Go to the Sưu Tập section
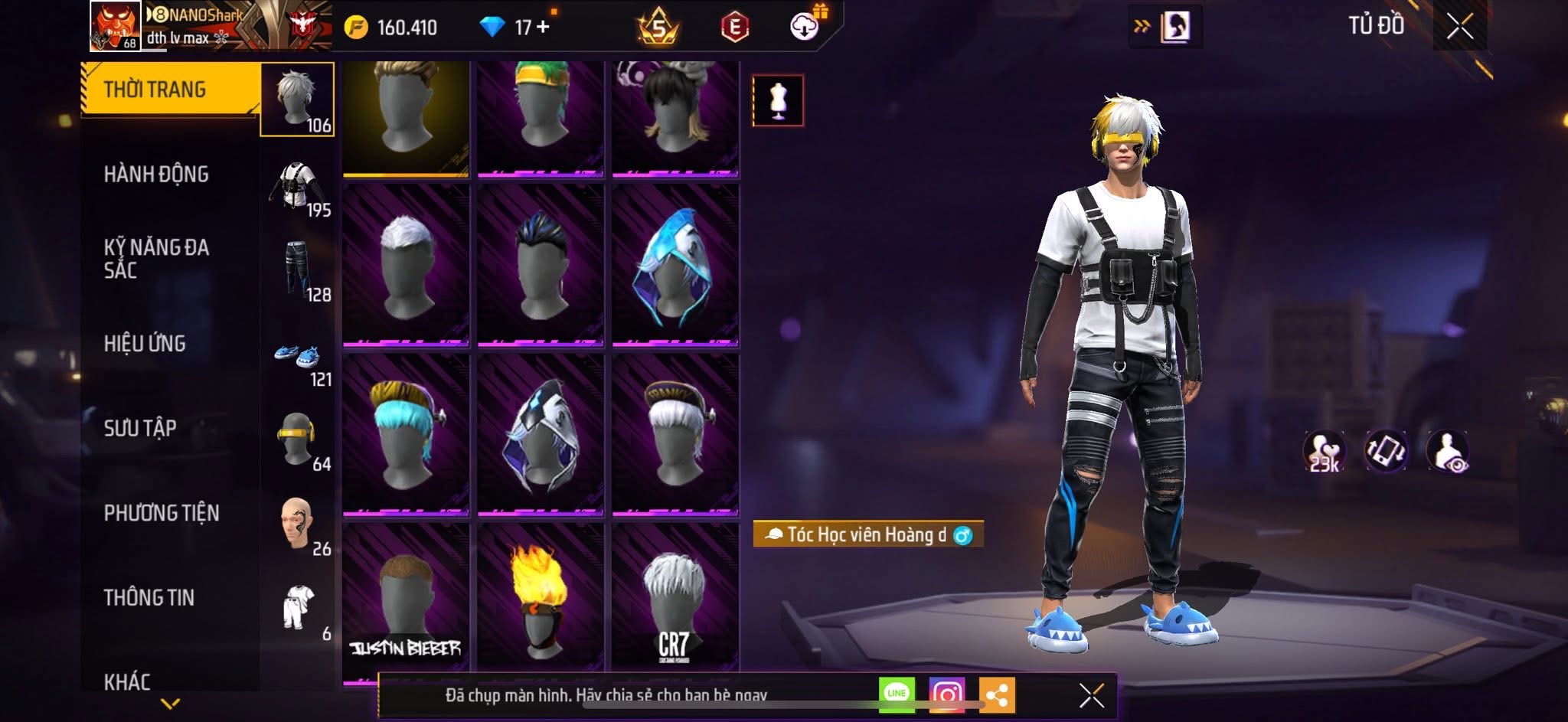The image size is (1568, 722). (140, 428)
